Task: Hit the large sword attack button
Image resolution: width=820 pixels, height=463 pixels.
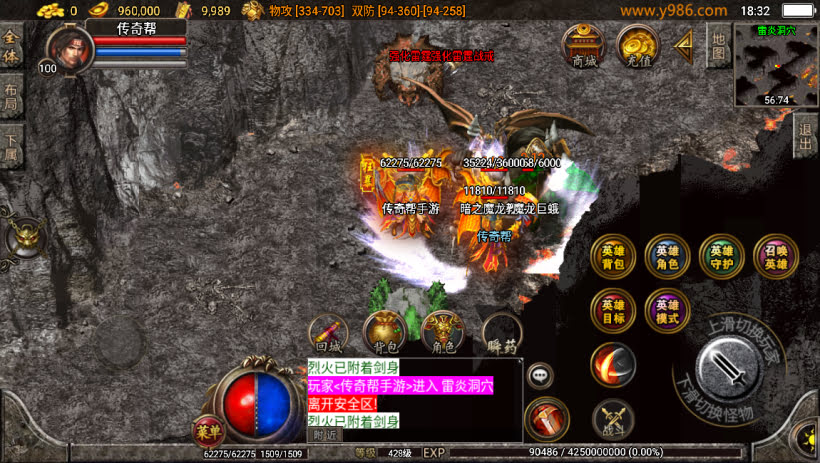Action: point(736,368)
